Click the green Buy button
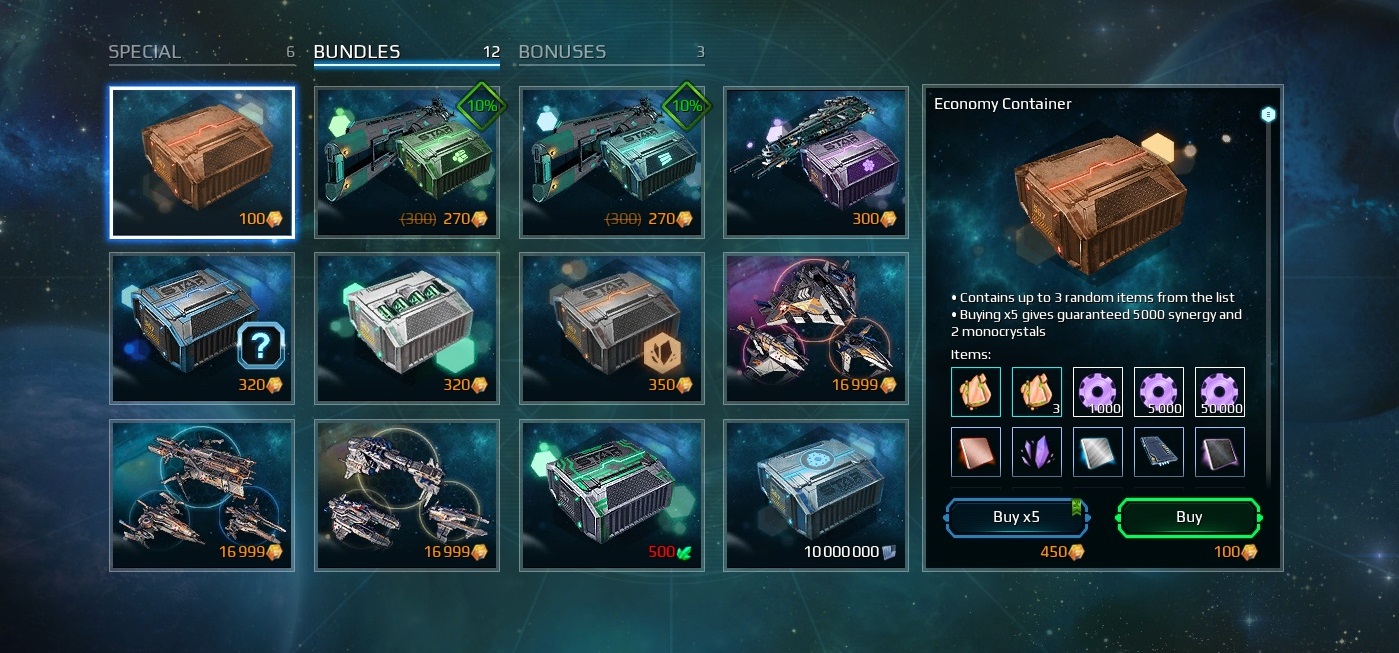Screen dimensions: 1399x653 pyautogui.click(x=1189, y=517)
